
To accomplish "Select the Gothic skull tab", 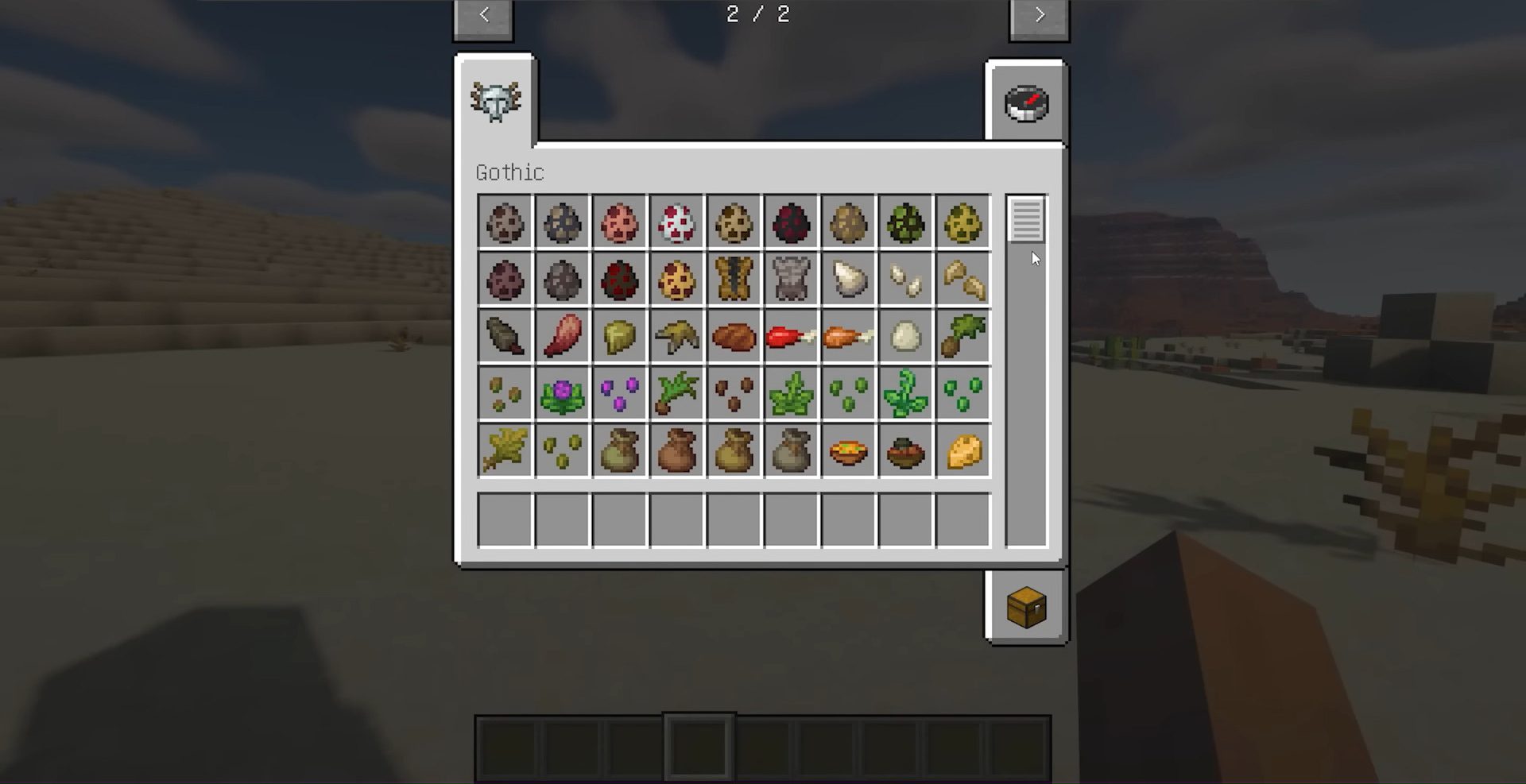I will tap(498, 98).
